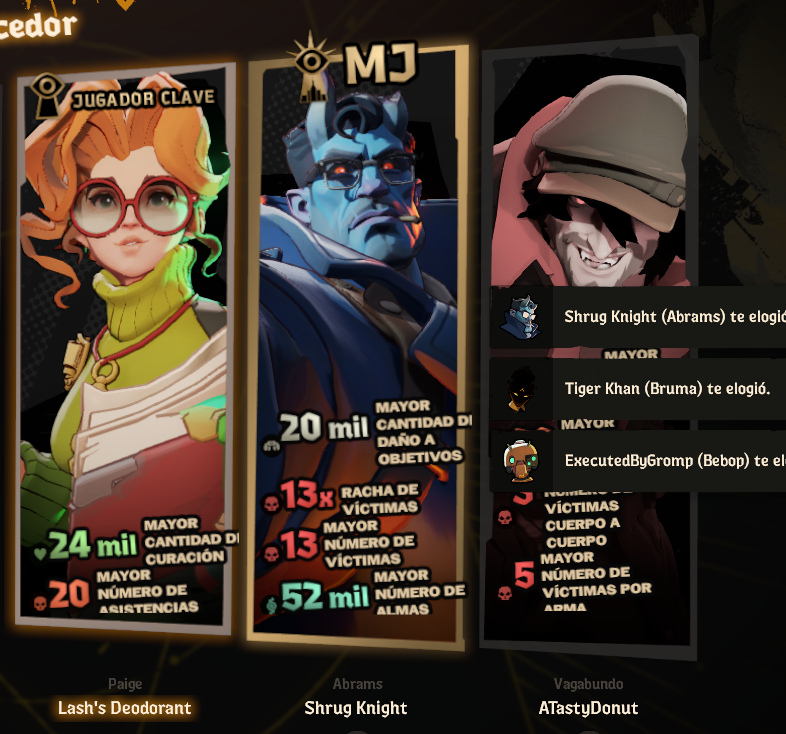This screenshot has width=786, height=734.
Task: Open the Shrug Knight (Abrams) commendation notification
Action: 640,317
